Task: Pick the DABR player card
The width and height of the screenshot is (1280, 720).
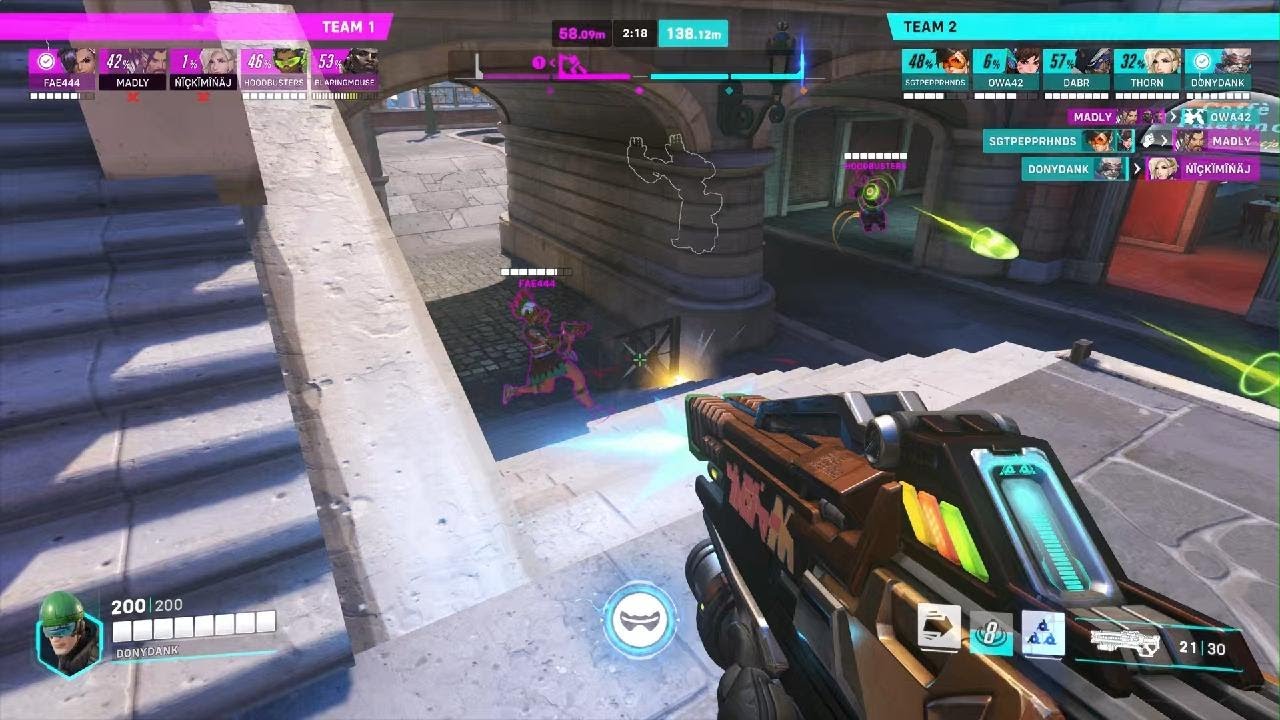Action: coord(1076,69)
